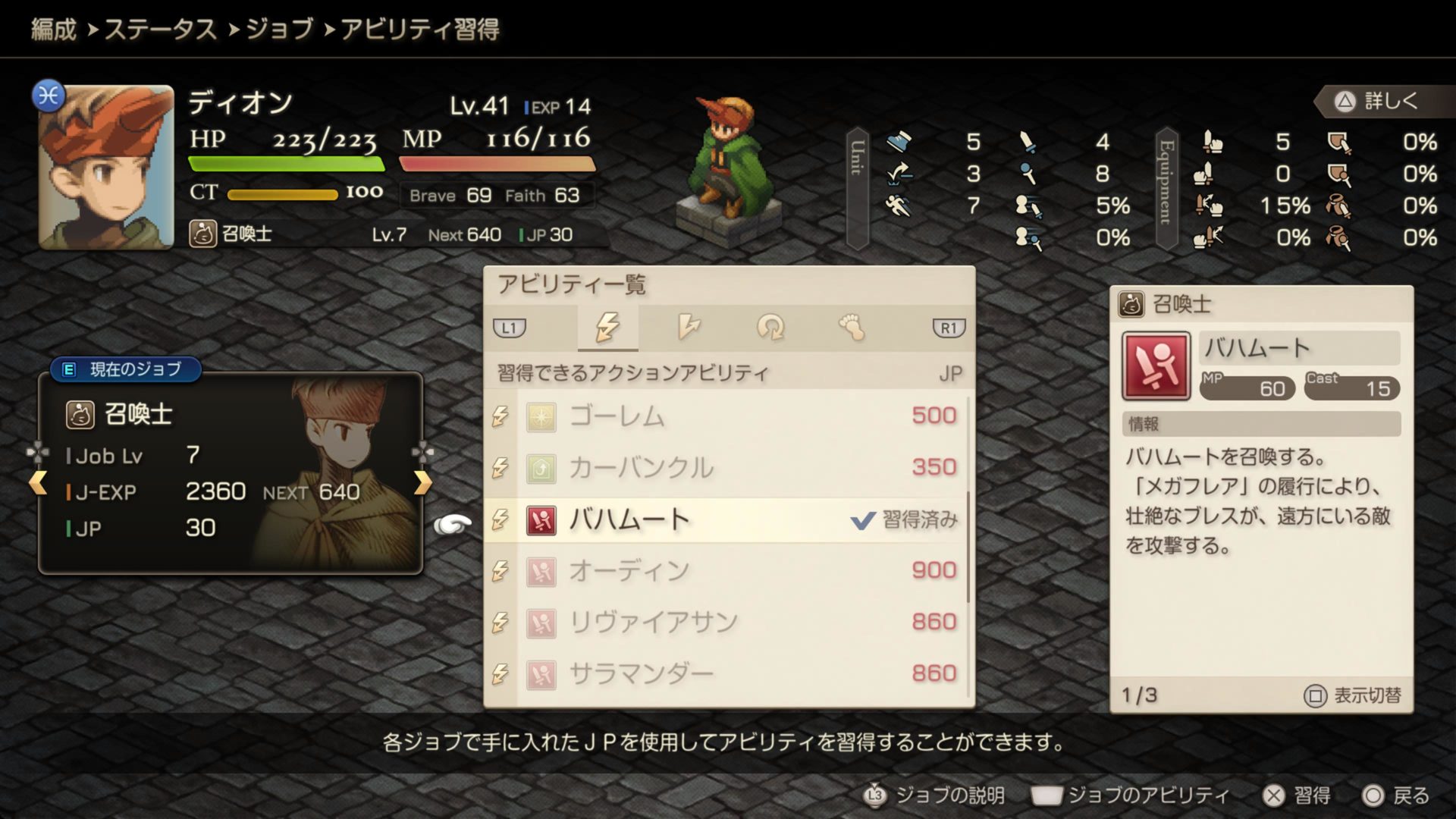Image resolution: width=1456 pixels, height=819 pixels.
Task: Open the support ability tab with circular arrow icon
Action: 771,328
